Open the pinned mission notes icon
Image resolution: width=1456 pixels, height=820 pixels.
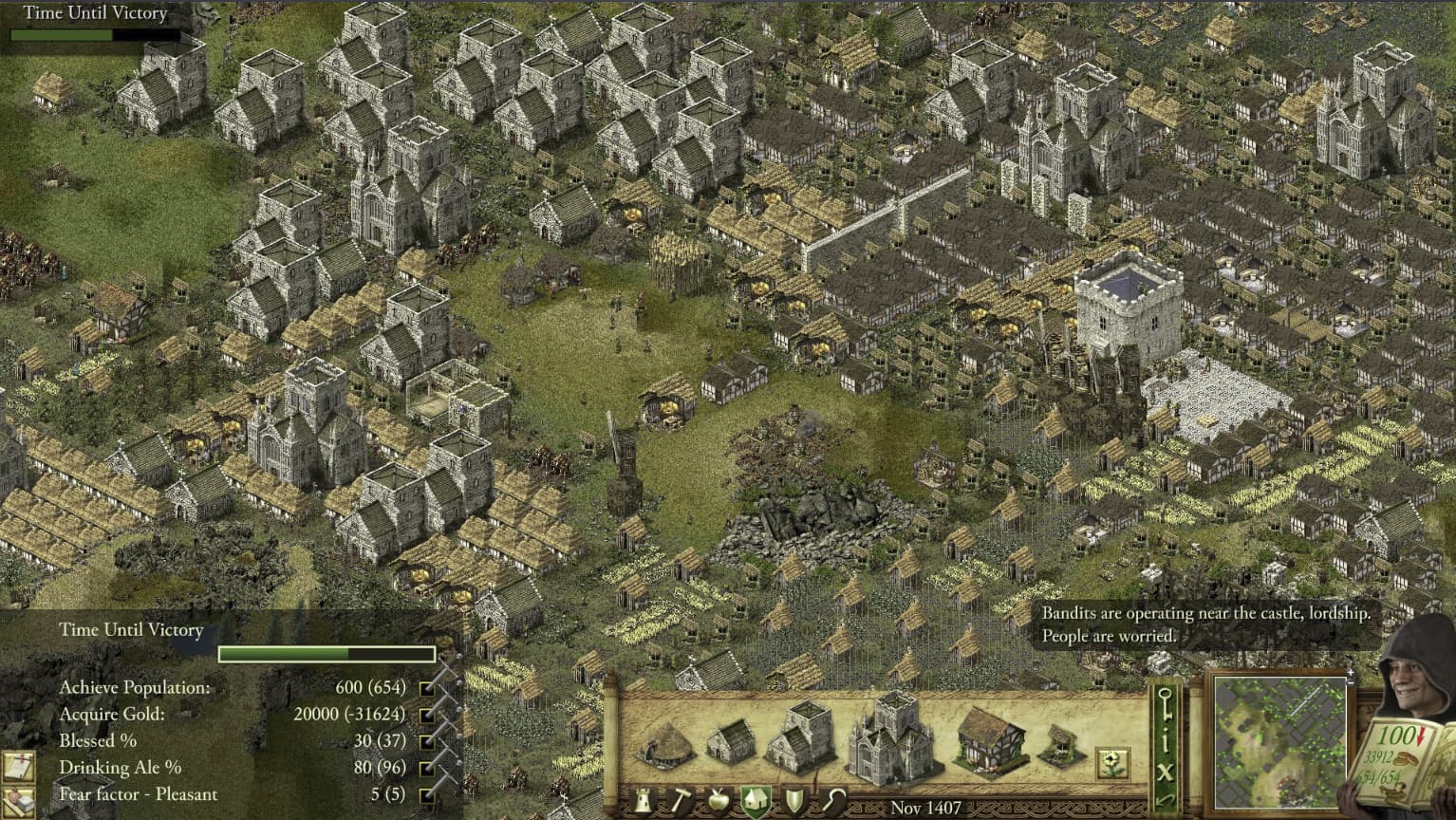[x=17, y=765]
